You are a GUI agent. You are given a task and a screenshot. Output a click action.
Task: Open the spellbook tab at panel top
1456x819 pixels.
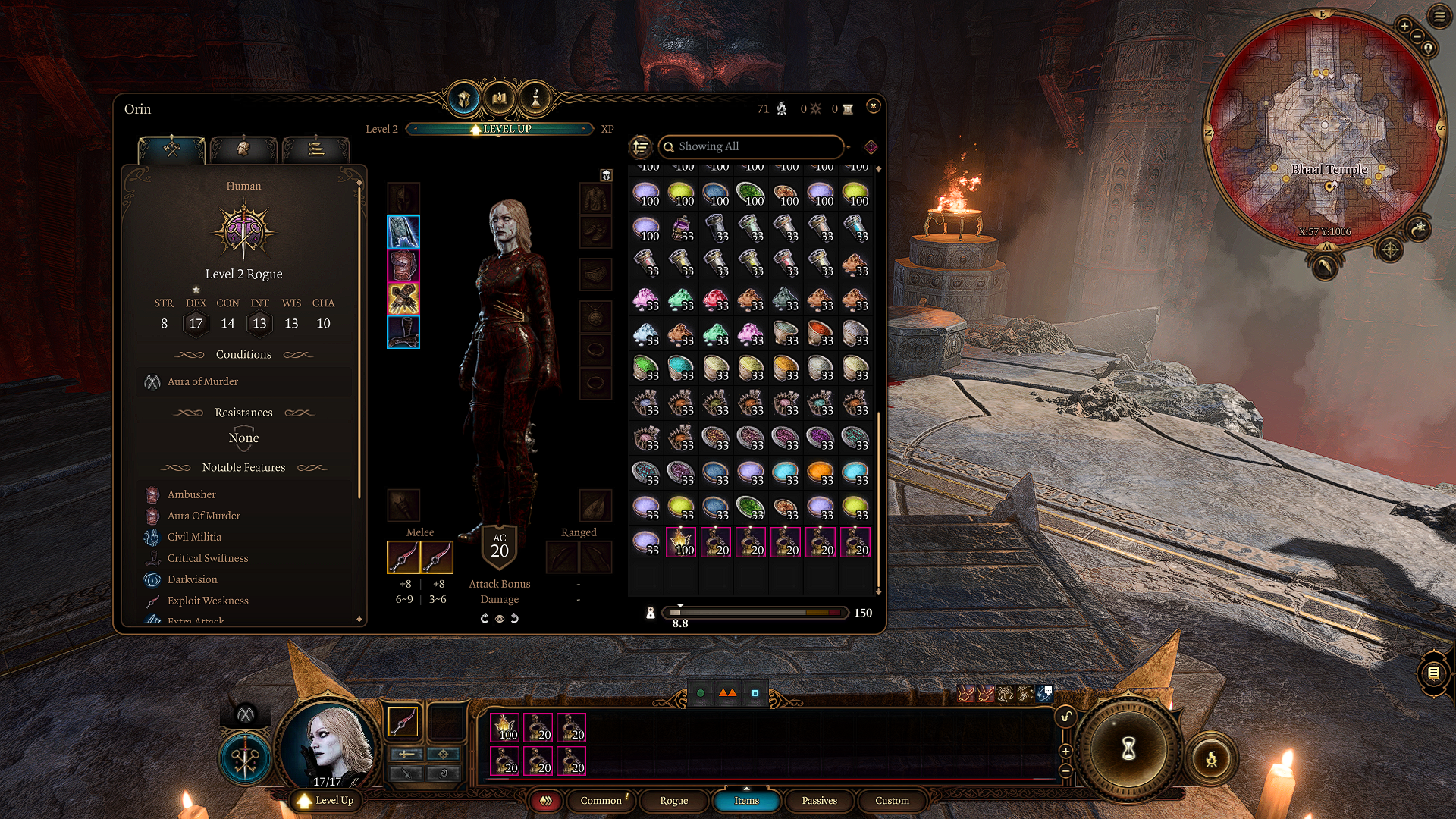500,99
